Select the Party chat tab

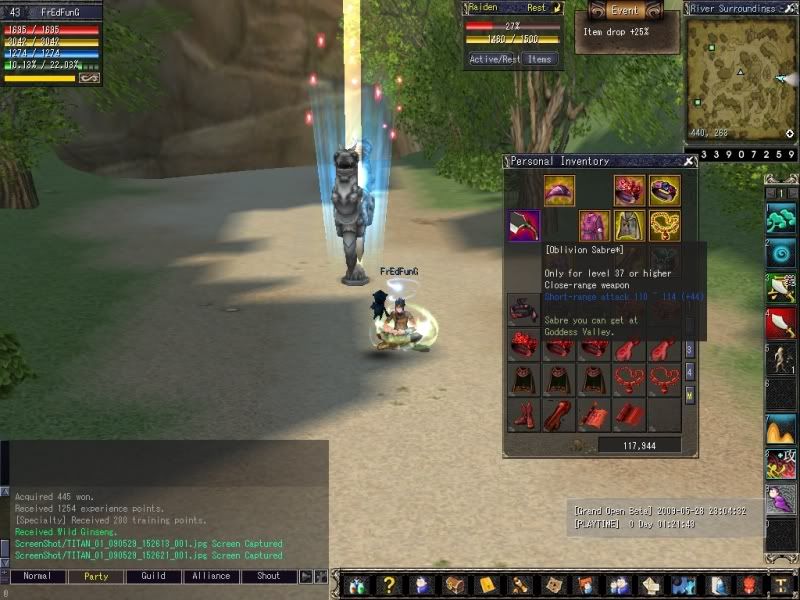[x=96, y=576]
